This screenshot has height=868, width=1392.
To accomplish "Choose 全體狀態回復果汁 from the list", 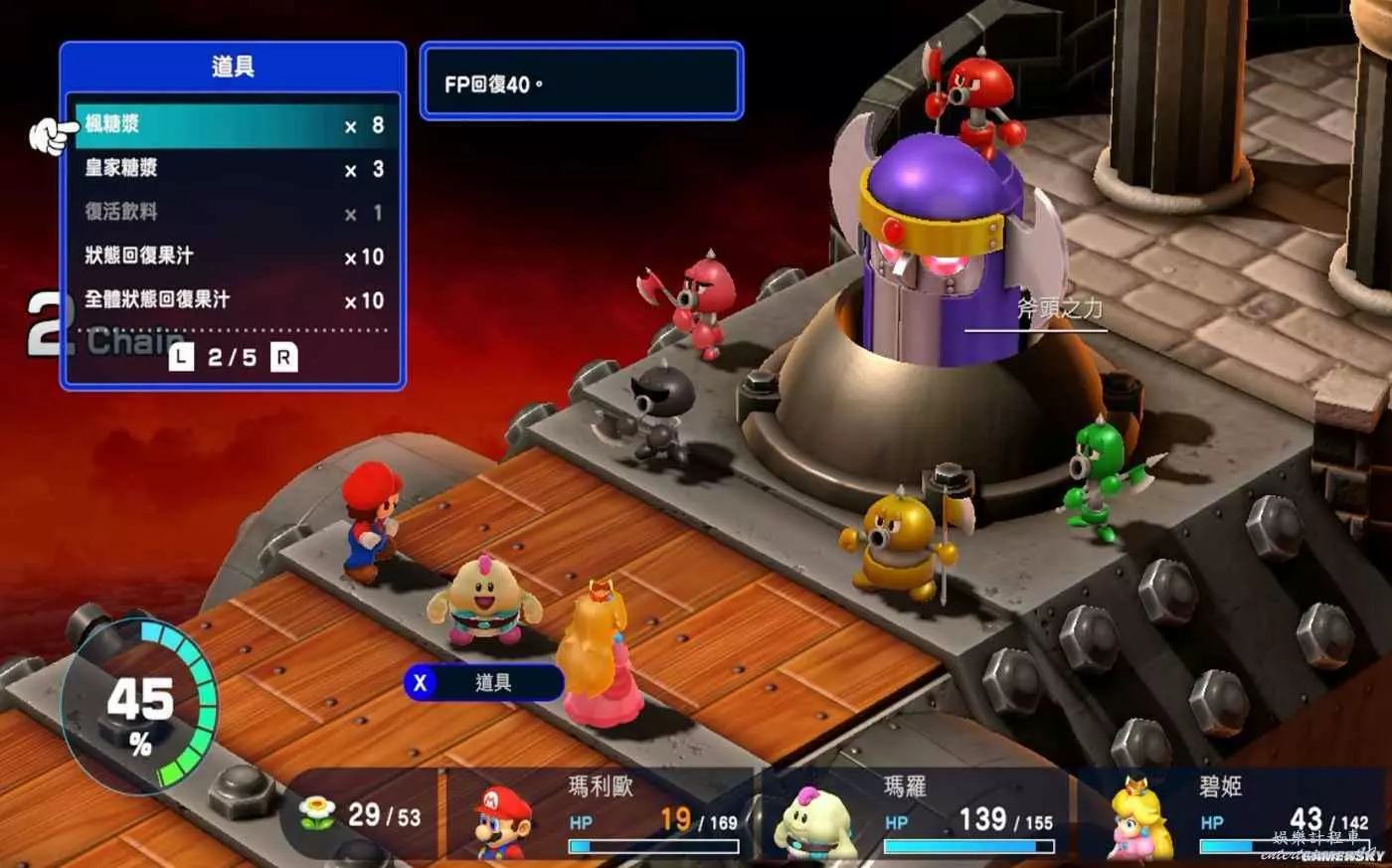I will pos(234,300).
